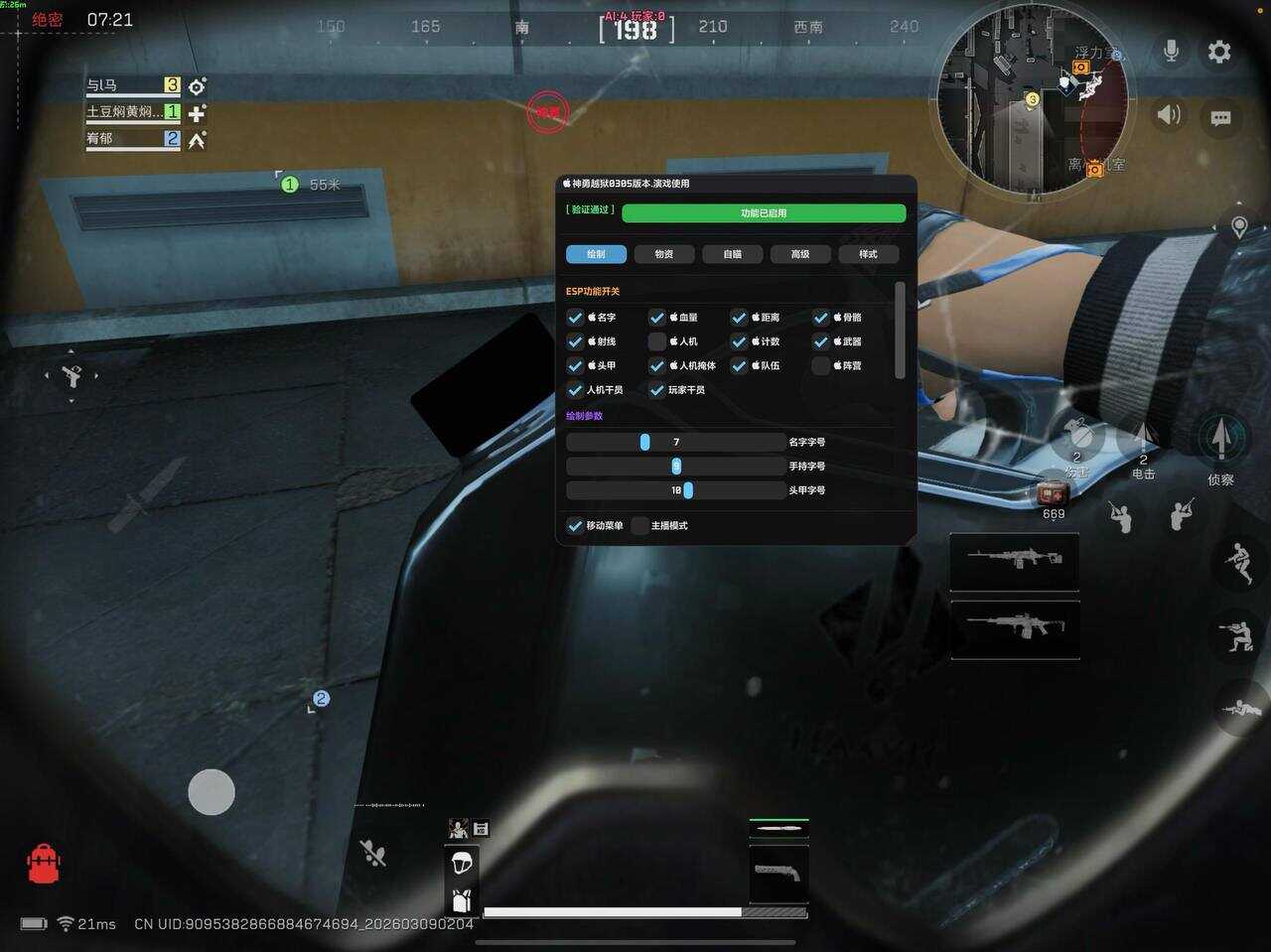
Task: Use the red medkit item
Action: pos(1052,492)
